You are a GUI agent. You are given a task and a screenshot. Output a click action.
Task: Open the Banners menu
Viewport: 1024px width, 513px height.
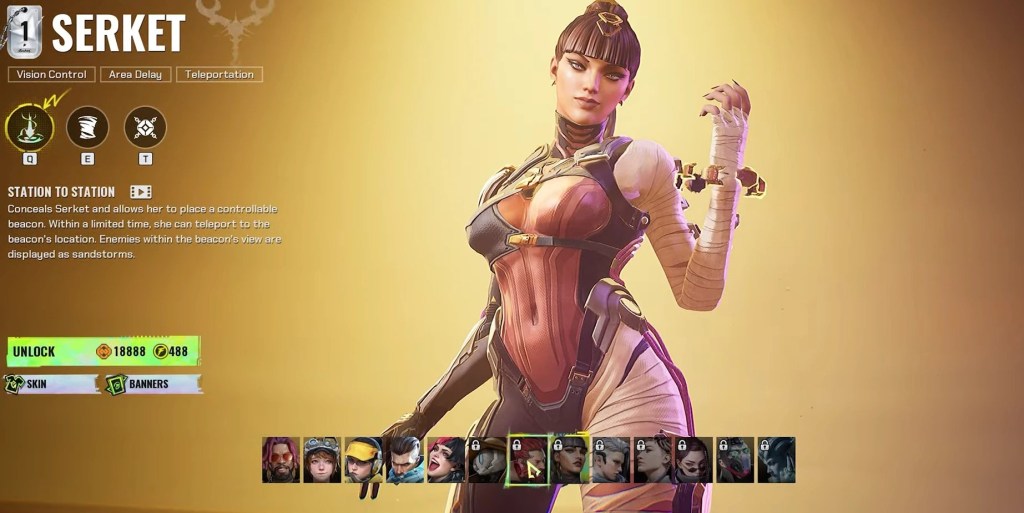(154, 384)
